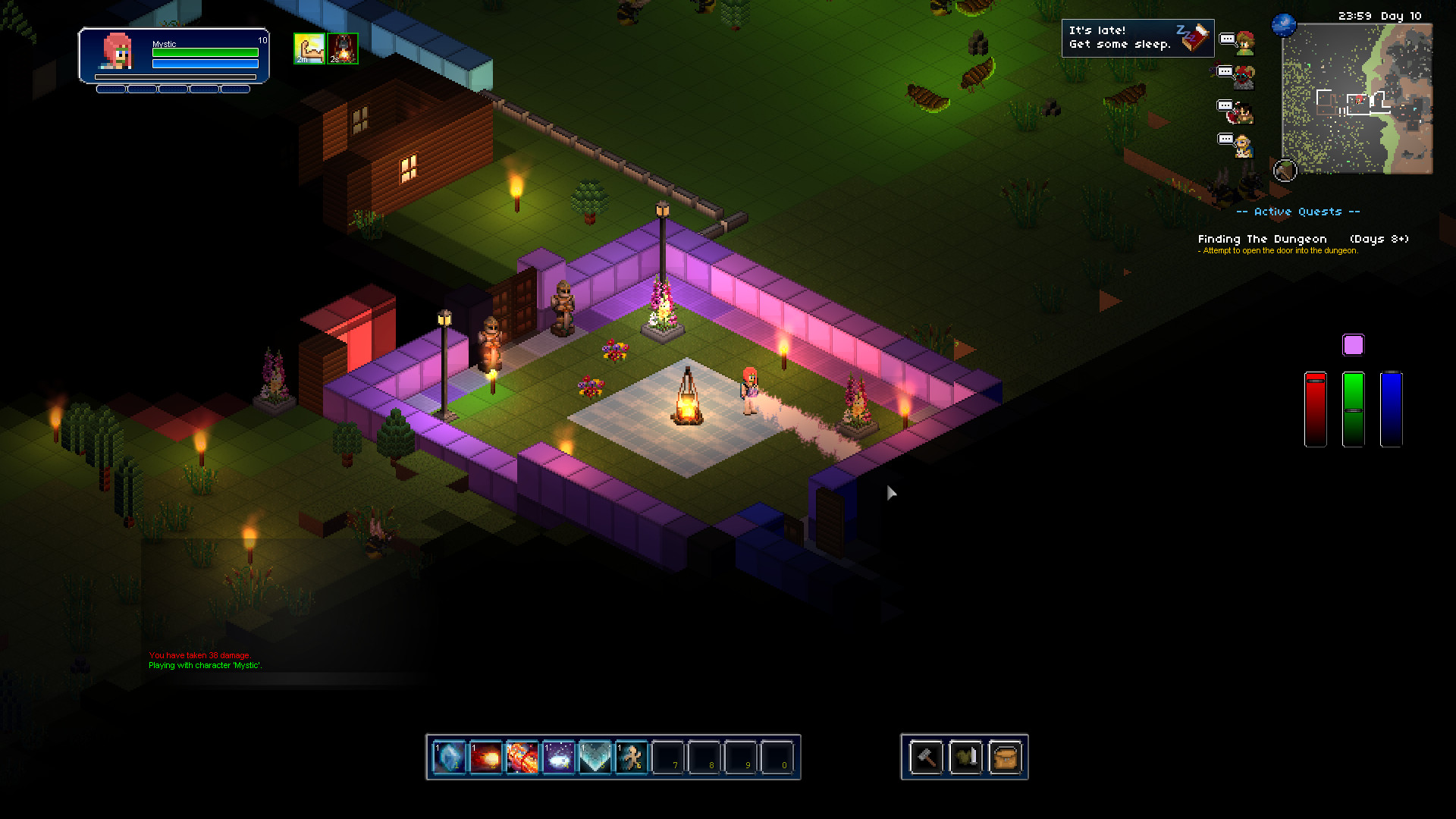Click the grass block and pickaxe icon

[x=1285, y=171]
